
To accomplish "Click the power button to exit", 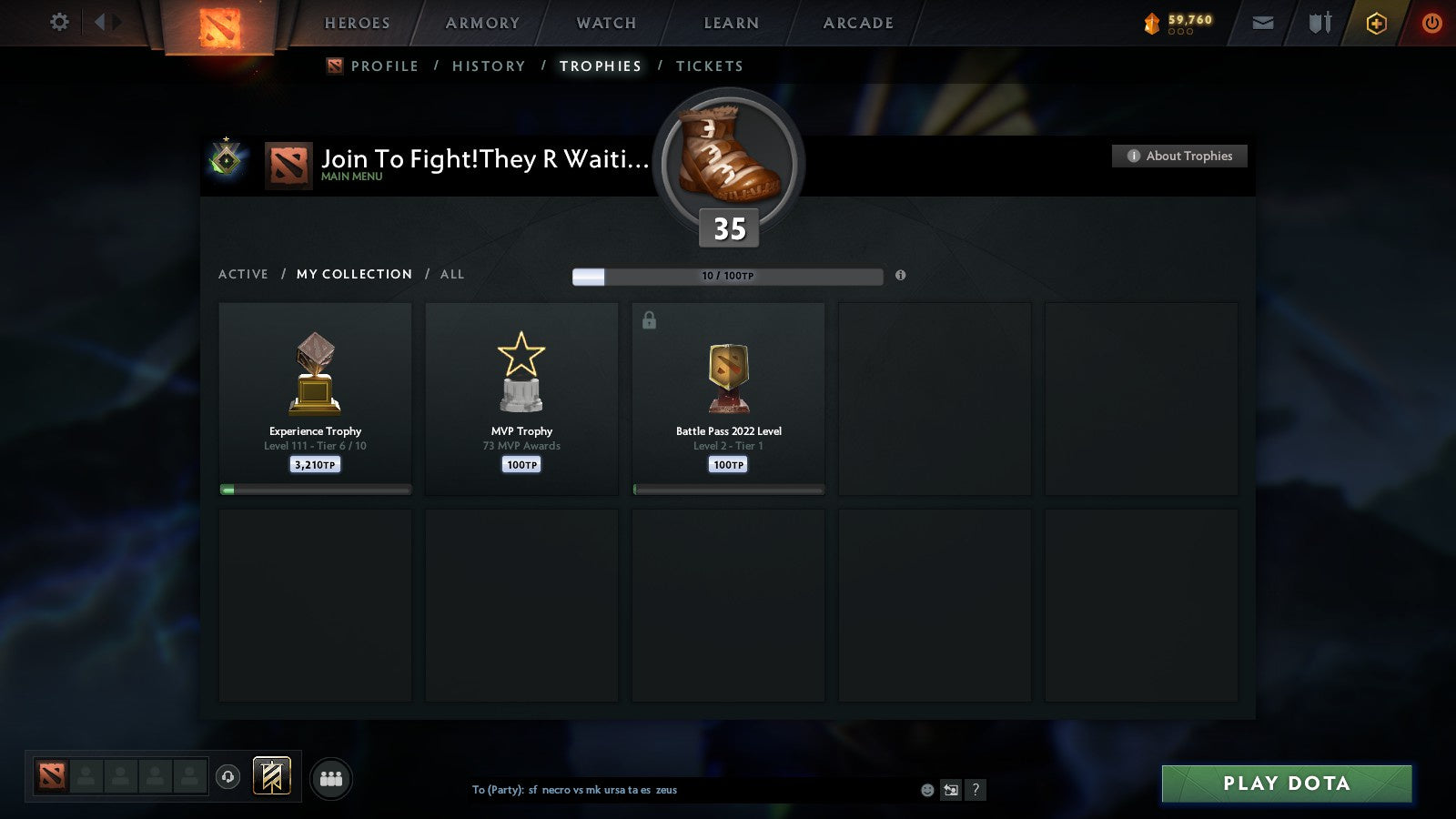I will coord(1431,23).
